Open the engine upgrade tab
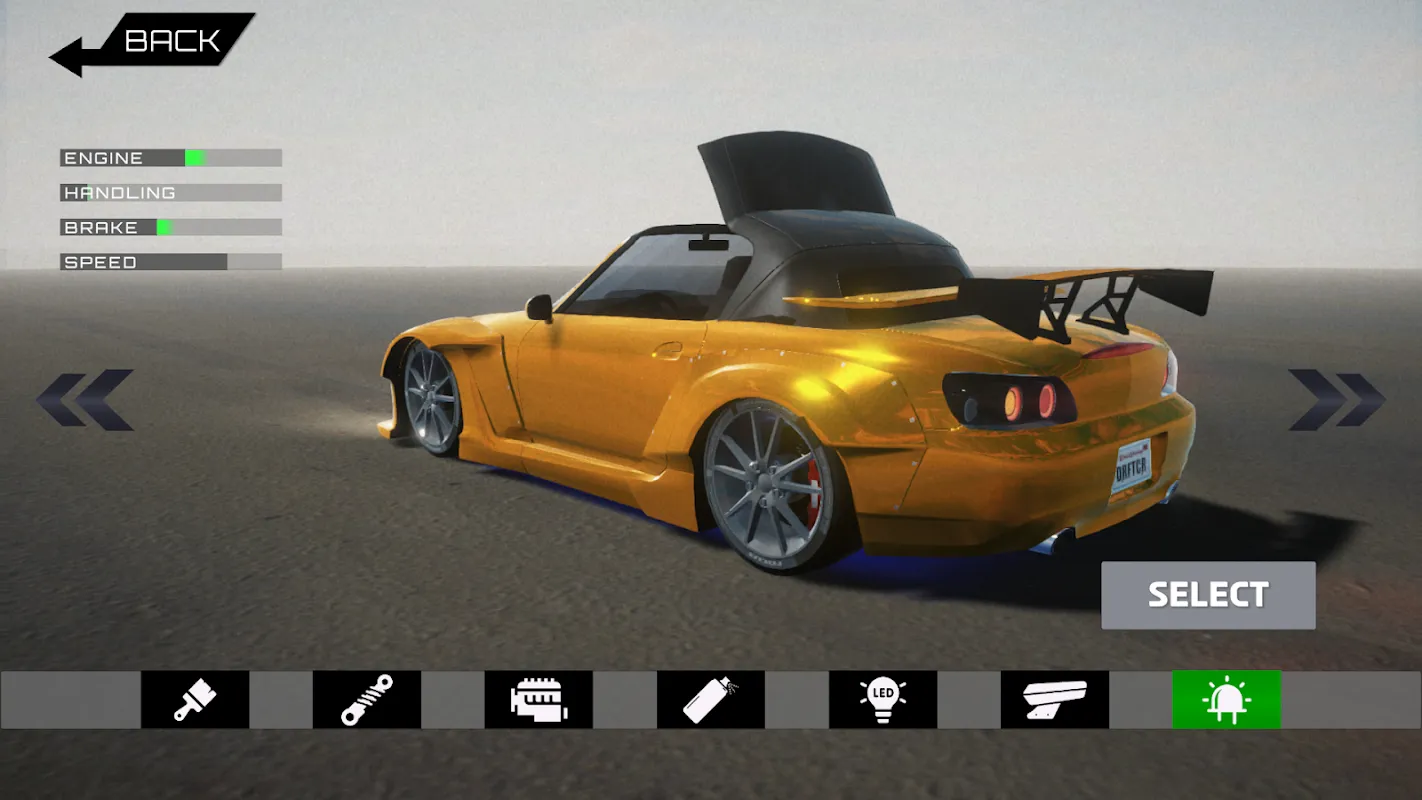Image resolution: width=1422 pixels, height=800 pixels. pos(539,699)
